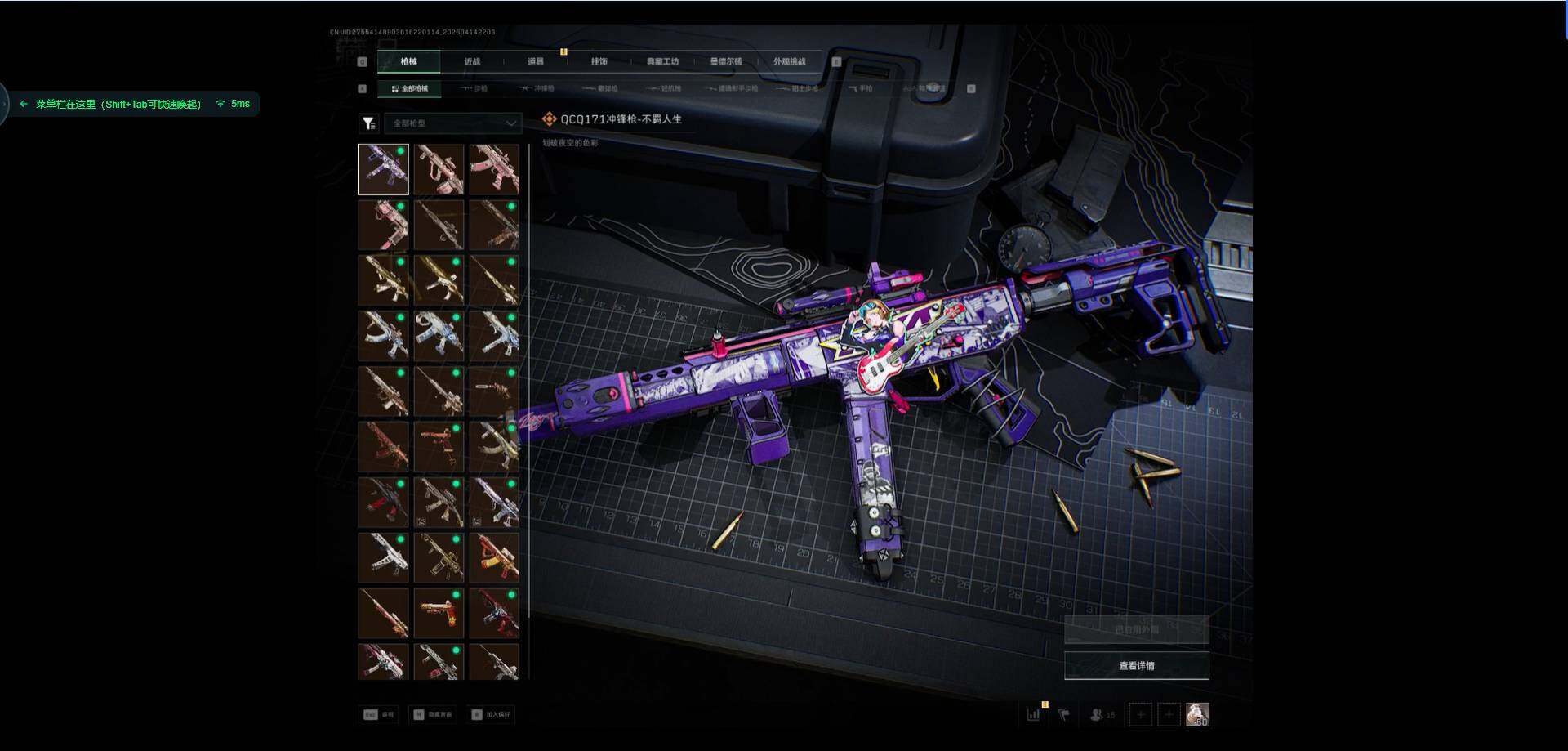This screenshot has height=751, width=1568.
Task: Switch to the 近战 melee tab
Action: 472,62
